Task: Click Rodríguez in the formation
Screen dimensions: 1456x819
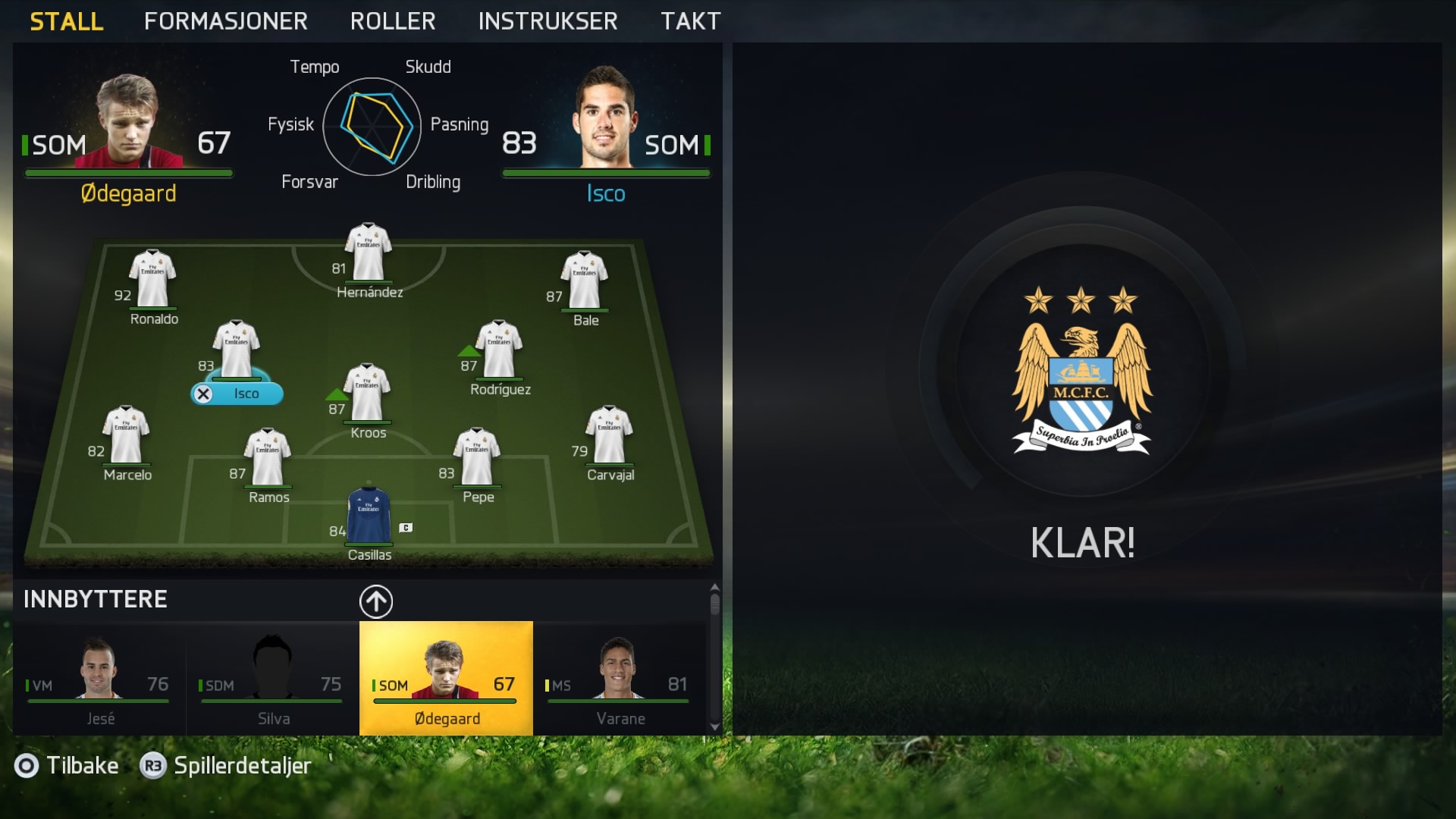Action: 499,350
